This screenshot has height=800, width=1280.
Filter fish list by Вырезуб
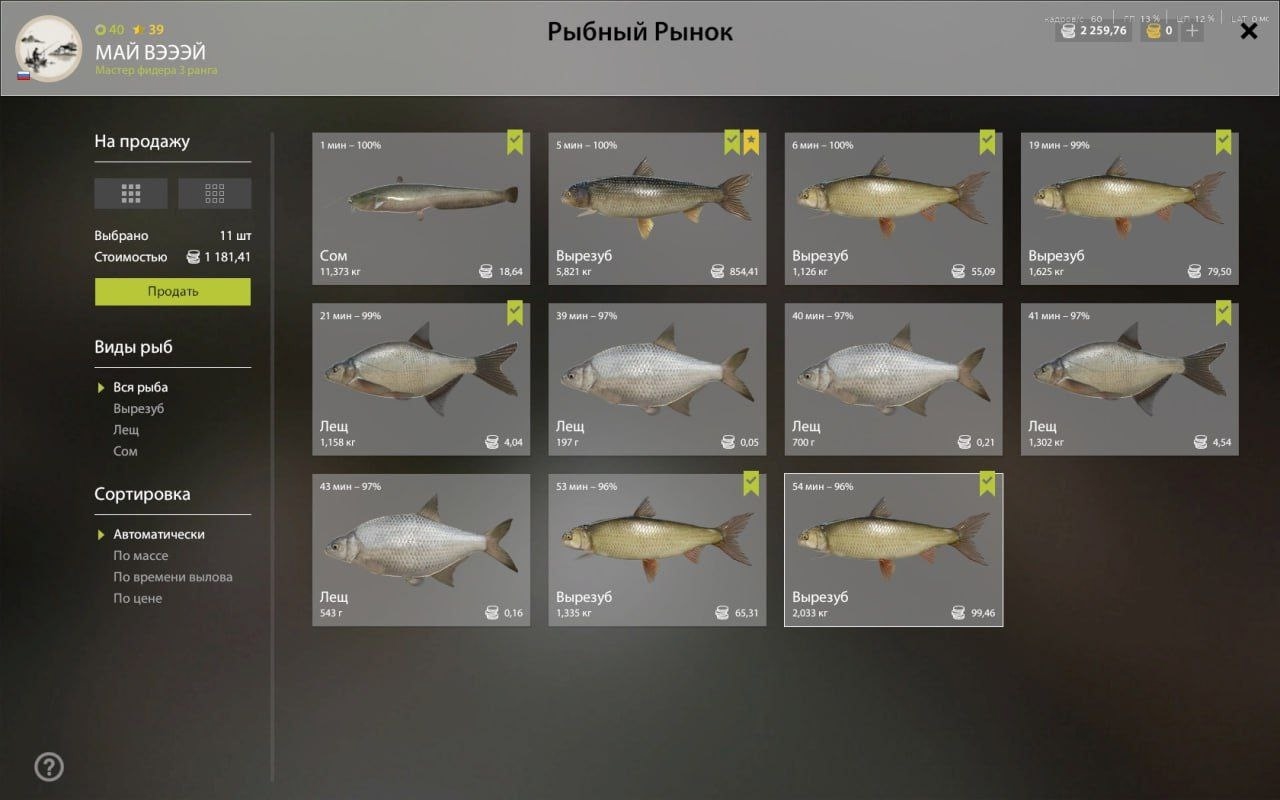coord(139,409)
